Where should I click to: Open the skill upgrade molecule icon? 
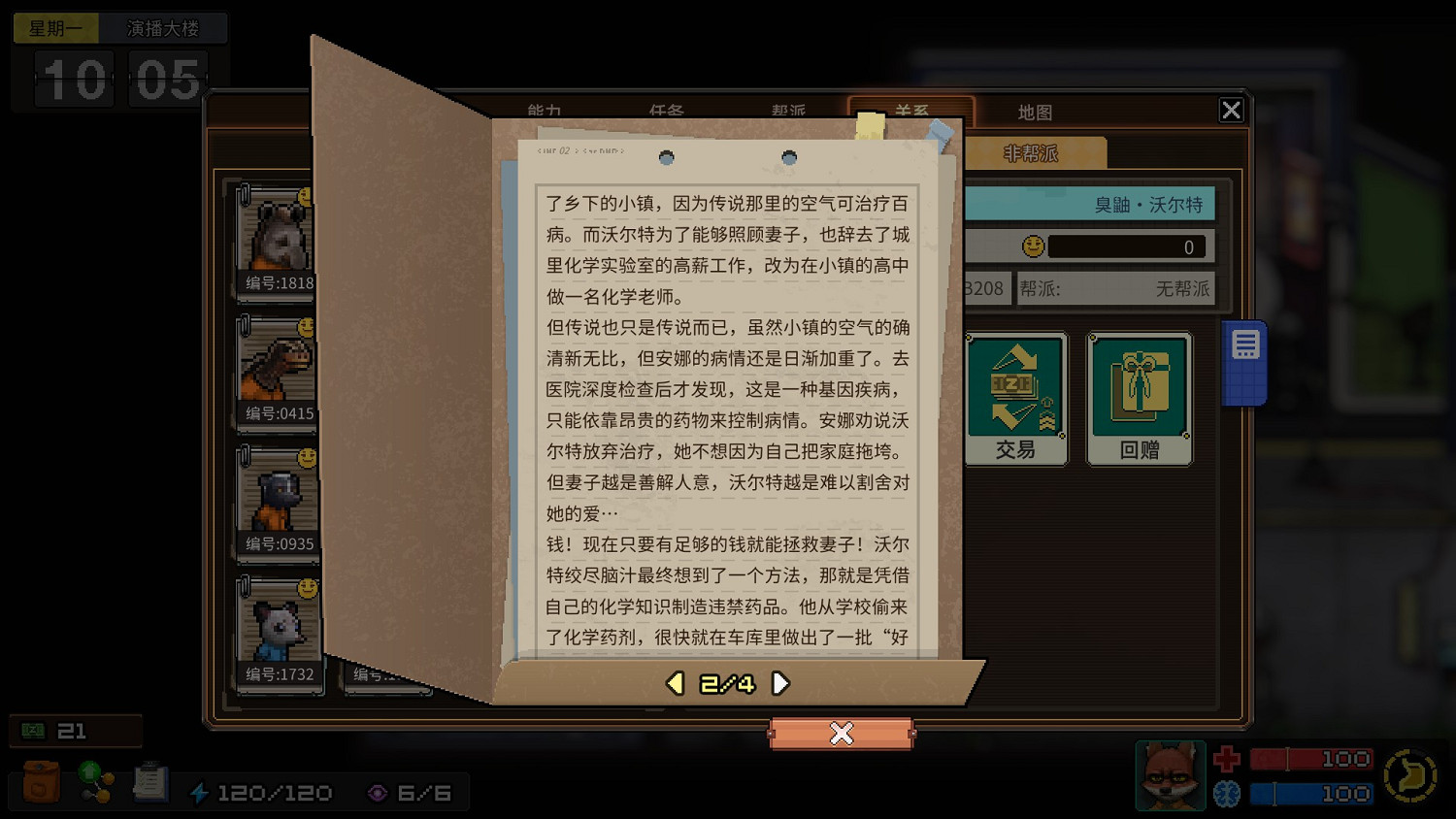click(x=94, y=781)
